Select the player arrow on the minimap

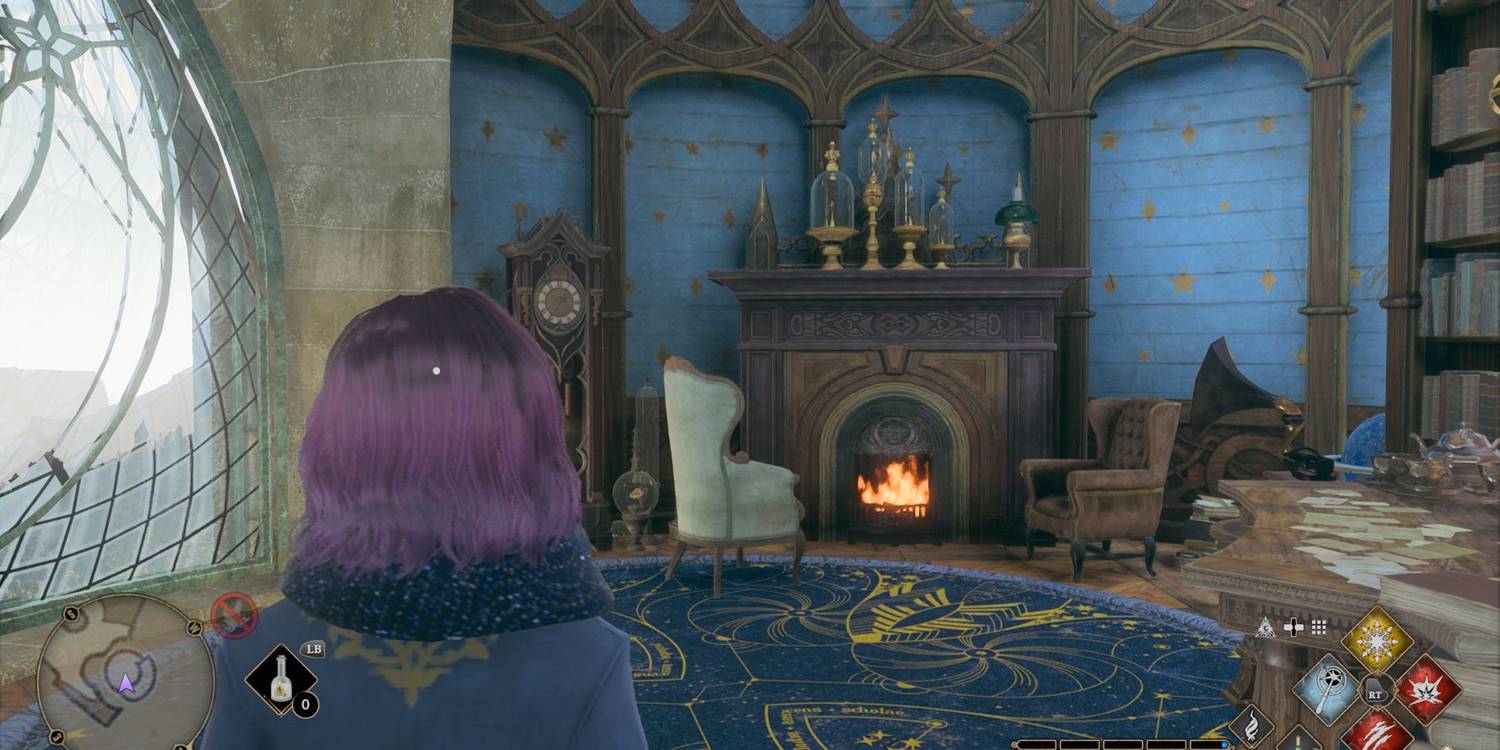point(128,684)
